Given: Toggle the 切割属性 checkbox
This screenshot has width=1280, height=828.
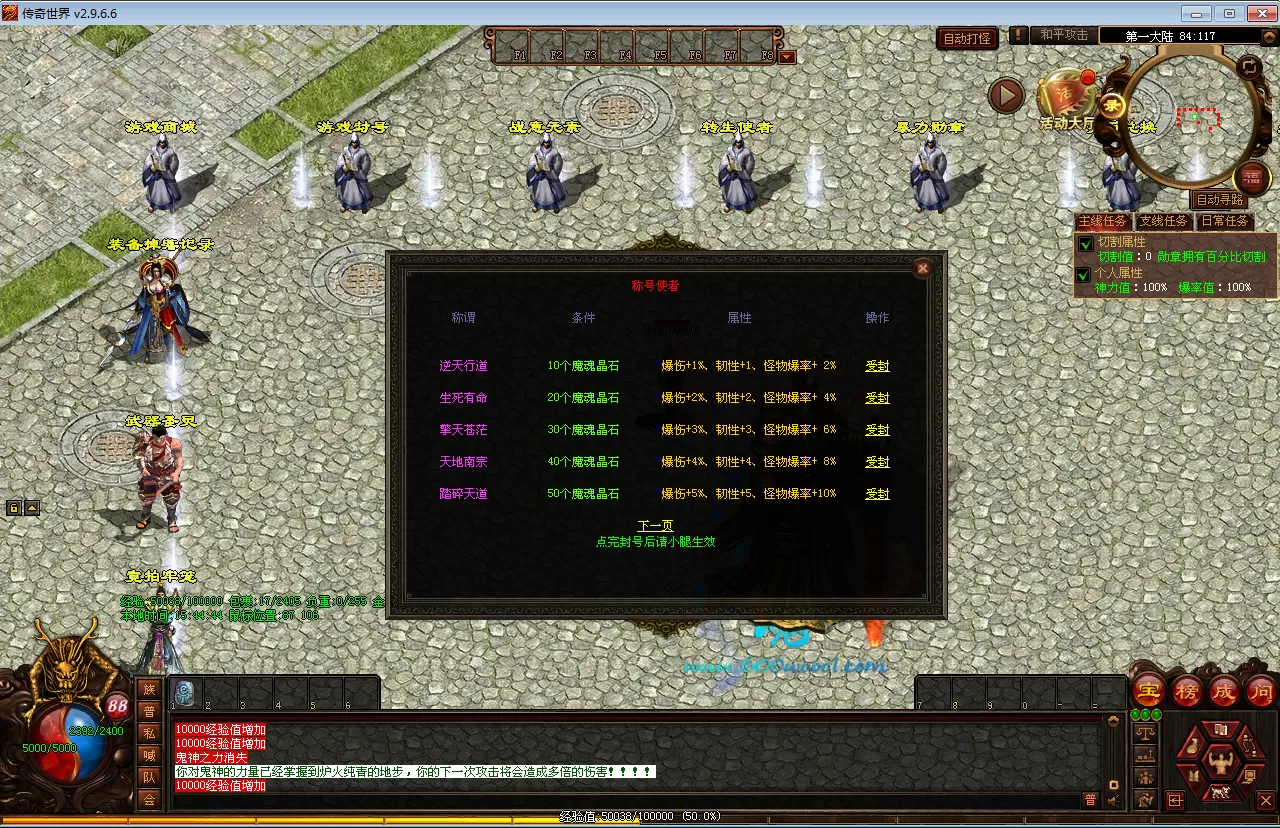Looking at the screenshot, I should pos(1083,243).
